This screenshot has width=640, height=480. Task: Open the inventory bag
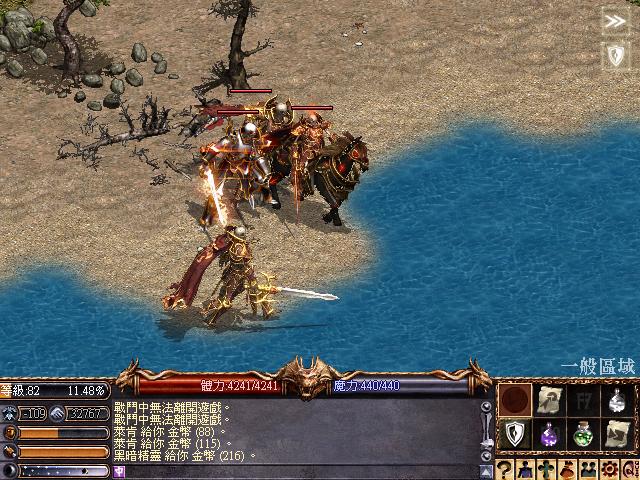point(566,469)
